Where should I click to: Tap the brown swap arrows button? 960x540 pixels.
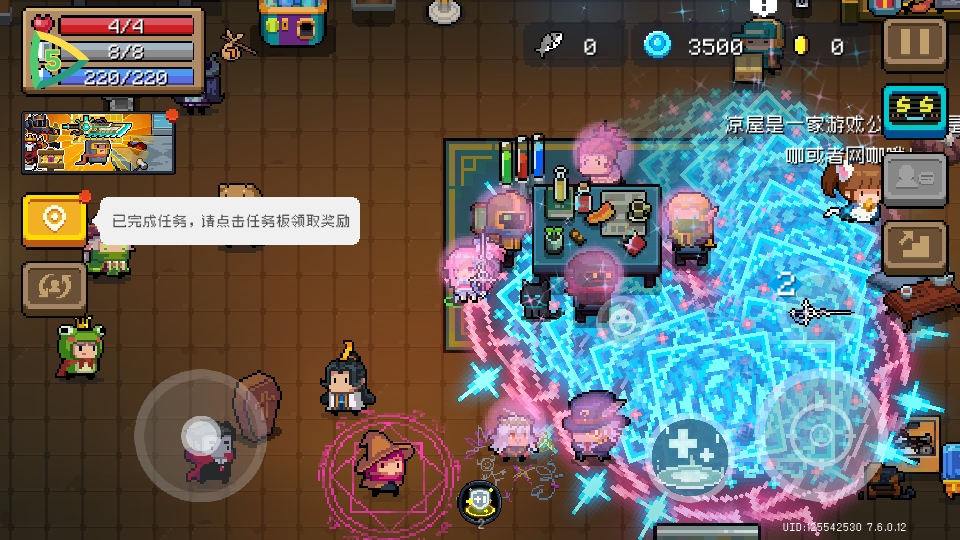[x=54, y=289]
